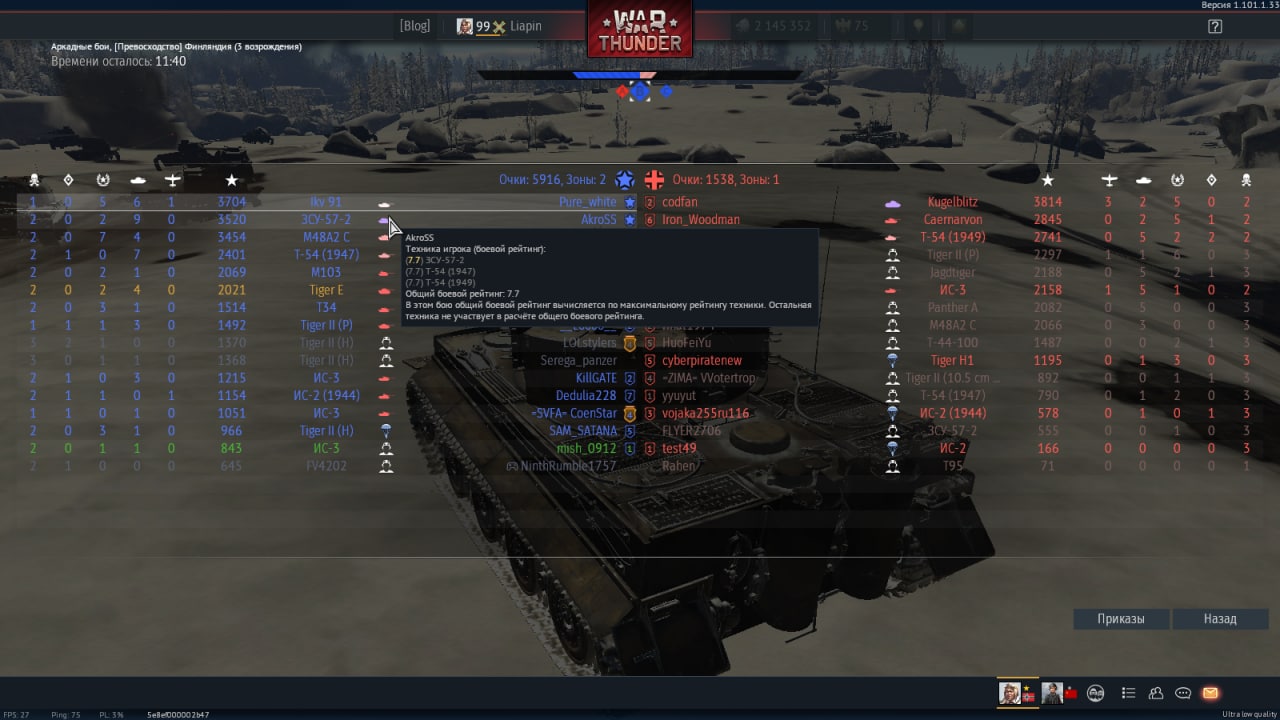Open the squad icon in bottom bar
Image resolution: width=1280 pixels, height=720 pixels.
[x=1096, y=693]
